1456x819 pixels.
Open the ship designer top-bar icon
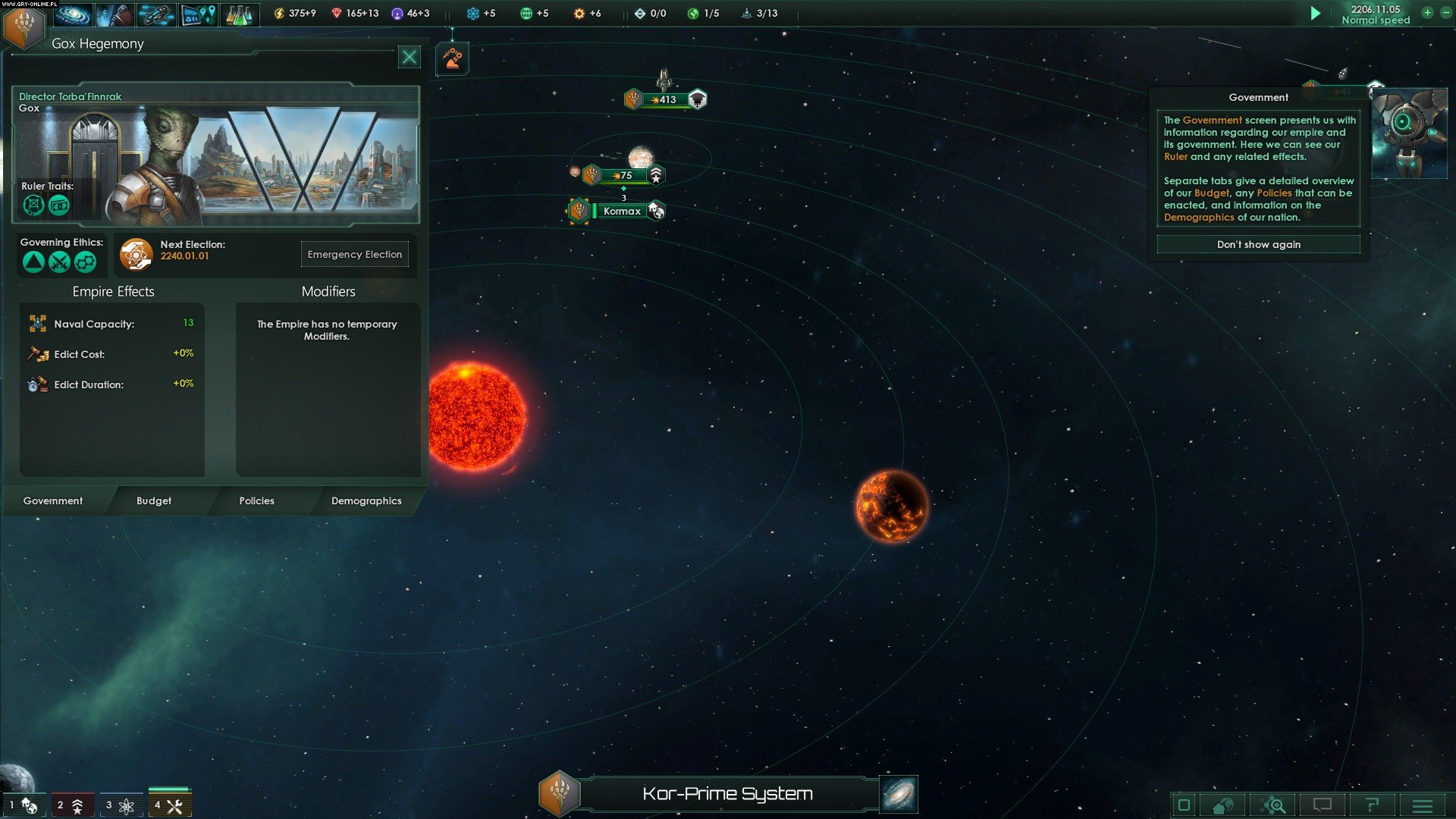click(x=155, y=14)
